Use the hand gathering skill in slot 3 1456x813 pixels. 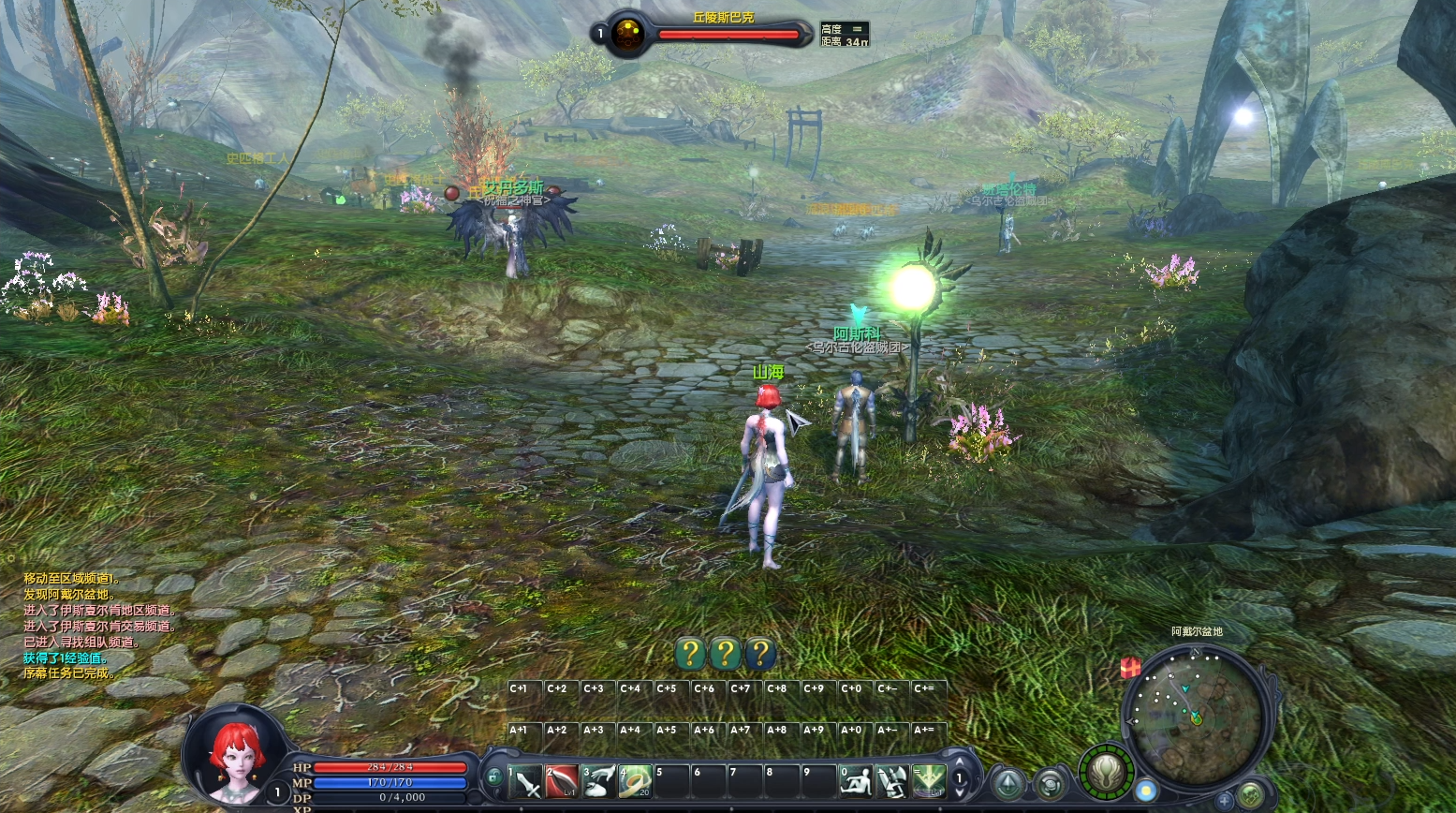pos(599,781)
